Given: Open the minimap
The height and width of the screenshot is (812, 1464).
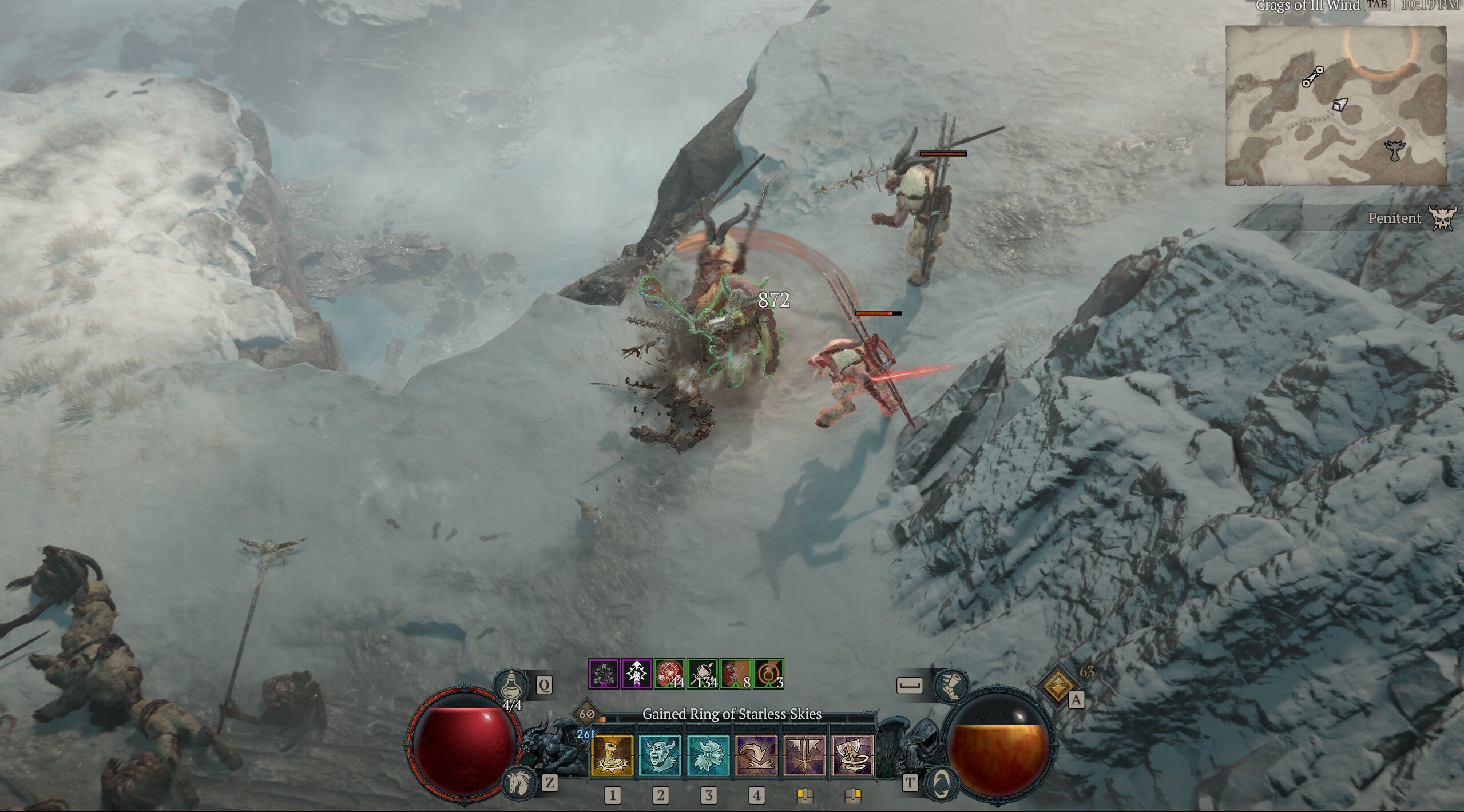Looking at the screenshot, I should point(1335,105).
